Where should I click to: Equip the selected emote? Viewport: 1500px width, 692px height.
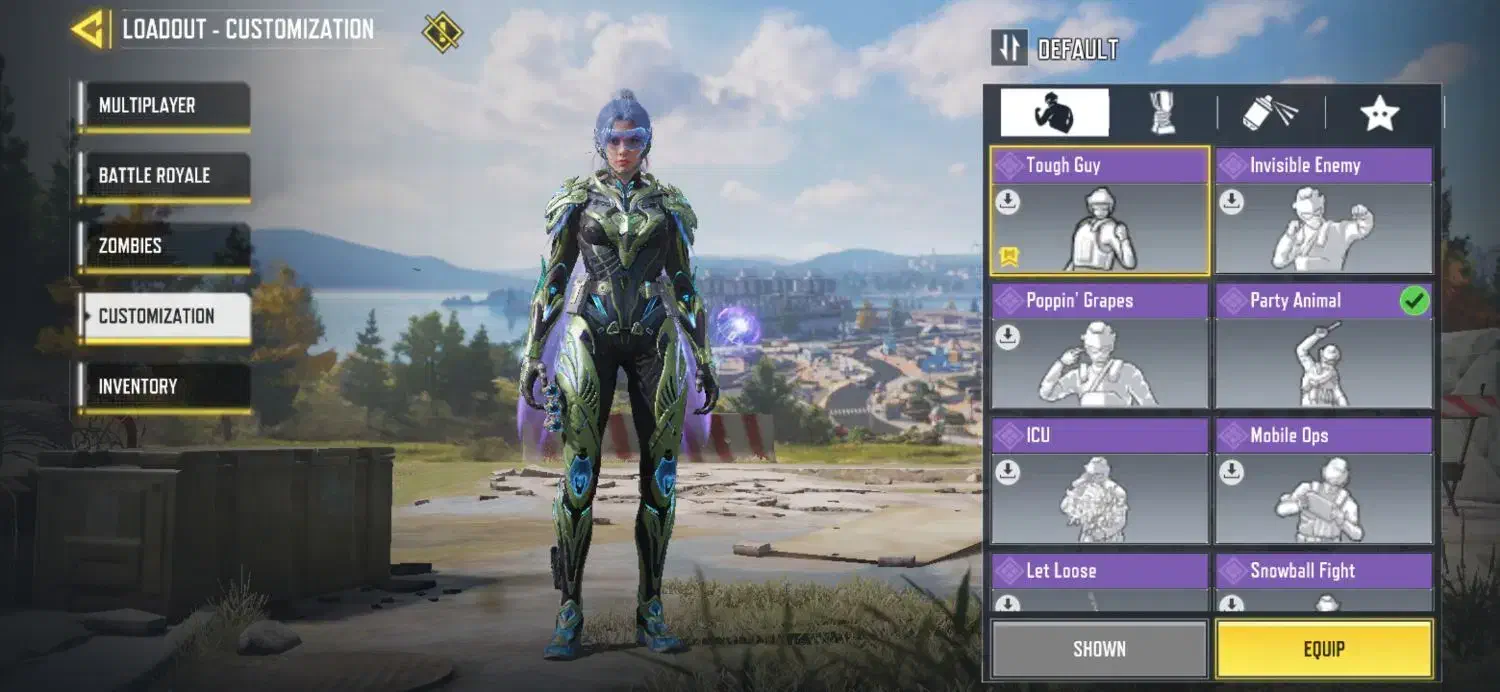pos(1323,649)
